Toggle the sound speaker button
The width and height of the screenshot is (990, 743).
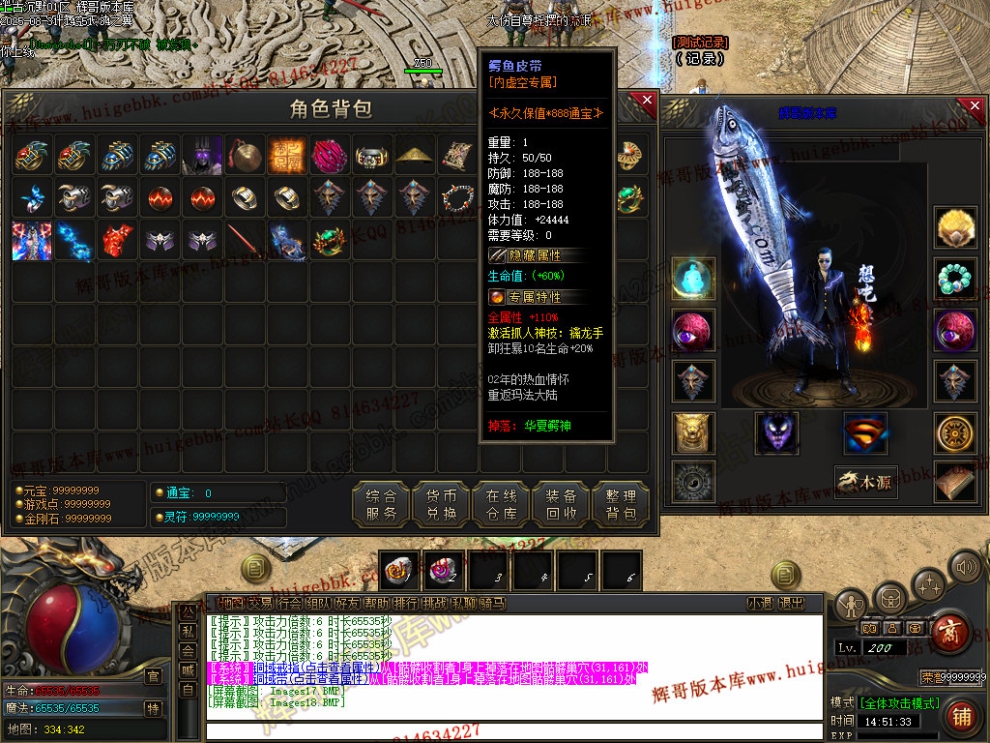[x=966, y=569]
